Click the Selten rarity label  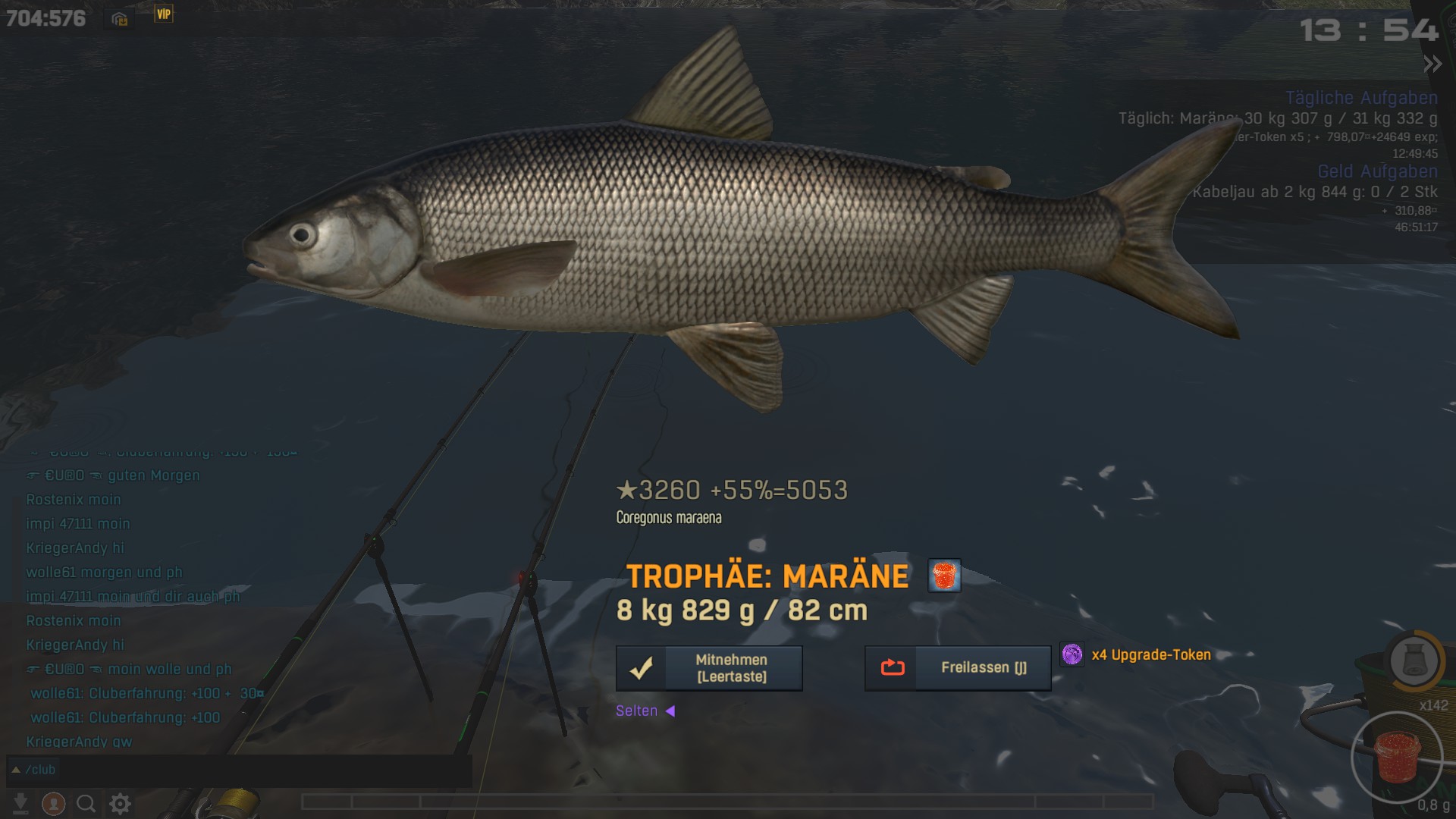[x=637, y=711]
